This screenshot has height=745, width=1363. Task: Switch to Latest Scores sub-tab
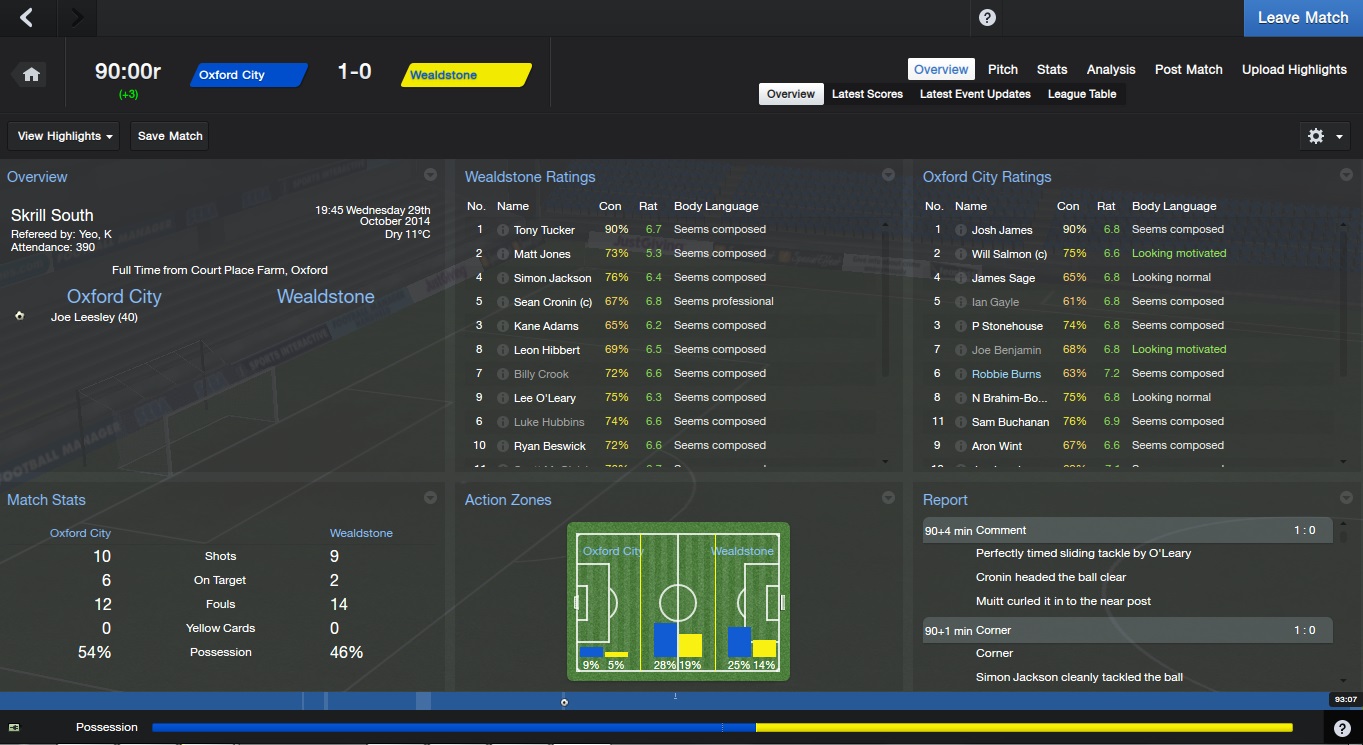[x=867, y=94]
